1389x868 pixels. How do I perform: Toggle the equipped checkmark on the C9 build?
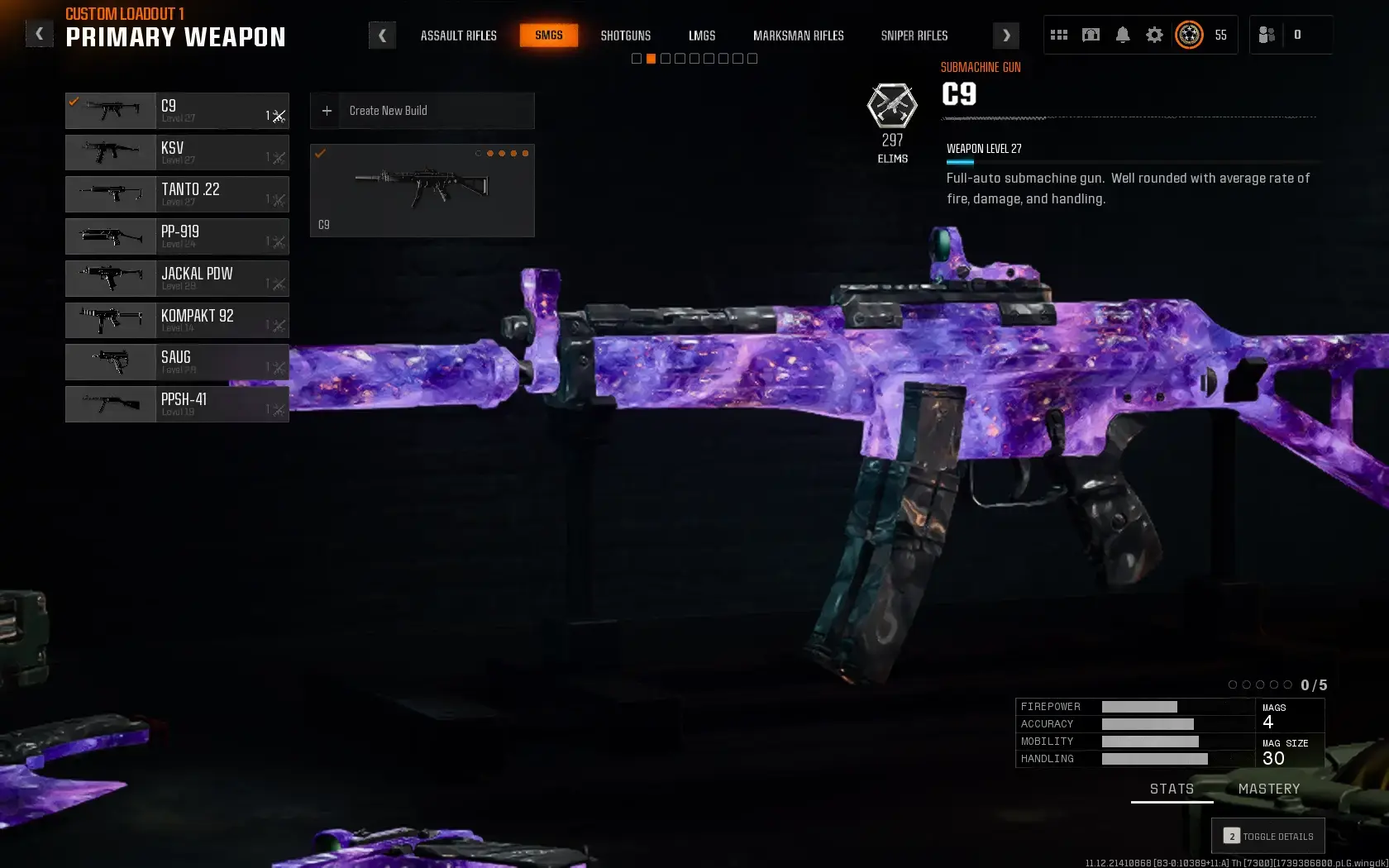coord(322,153)
